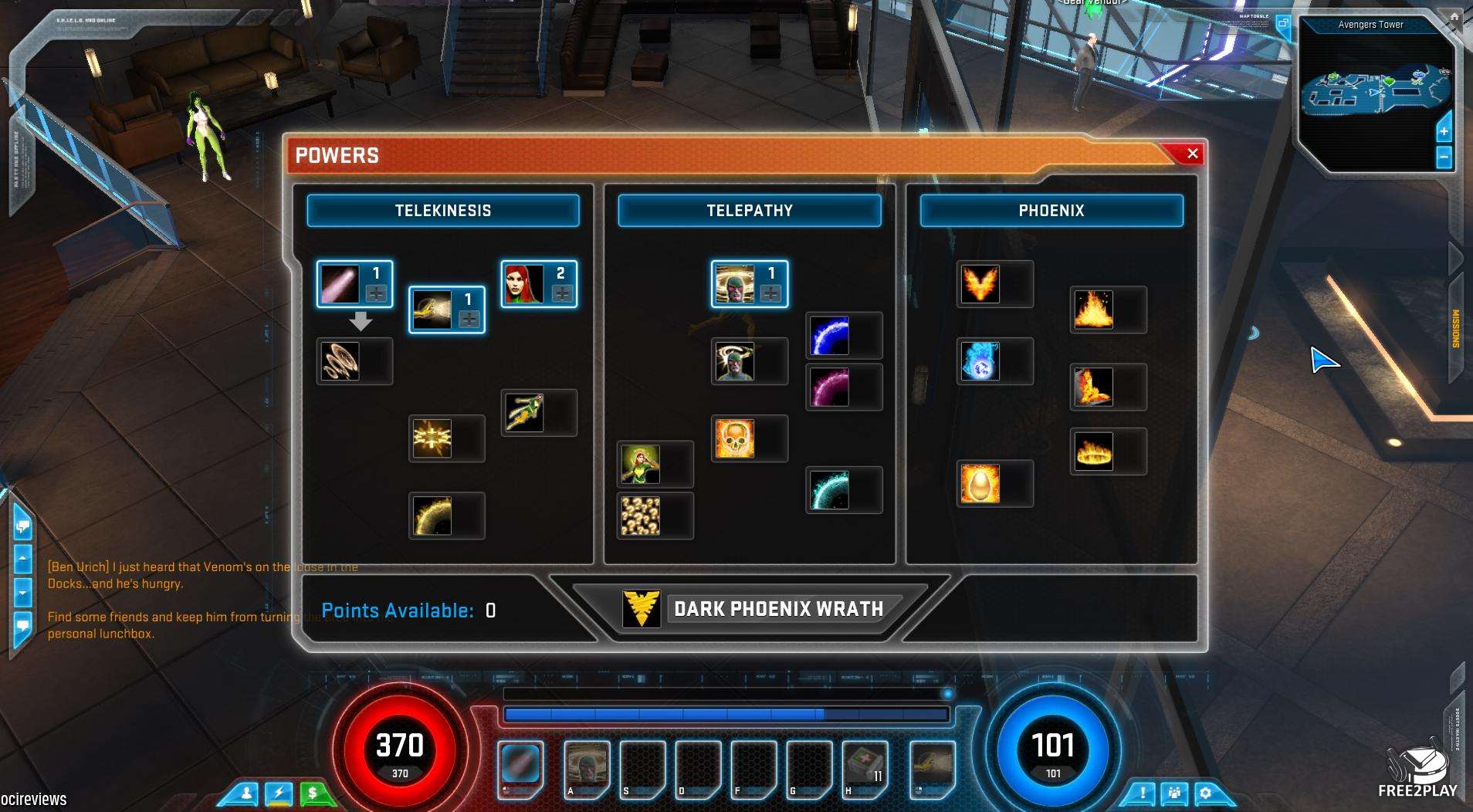The width and height of the screenshot is (1473, 812).
Task: Open the Missions side panel
Action: click(1456, 328)
